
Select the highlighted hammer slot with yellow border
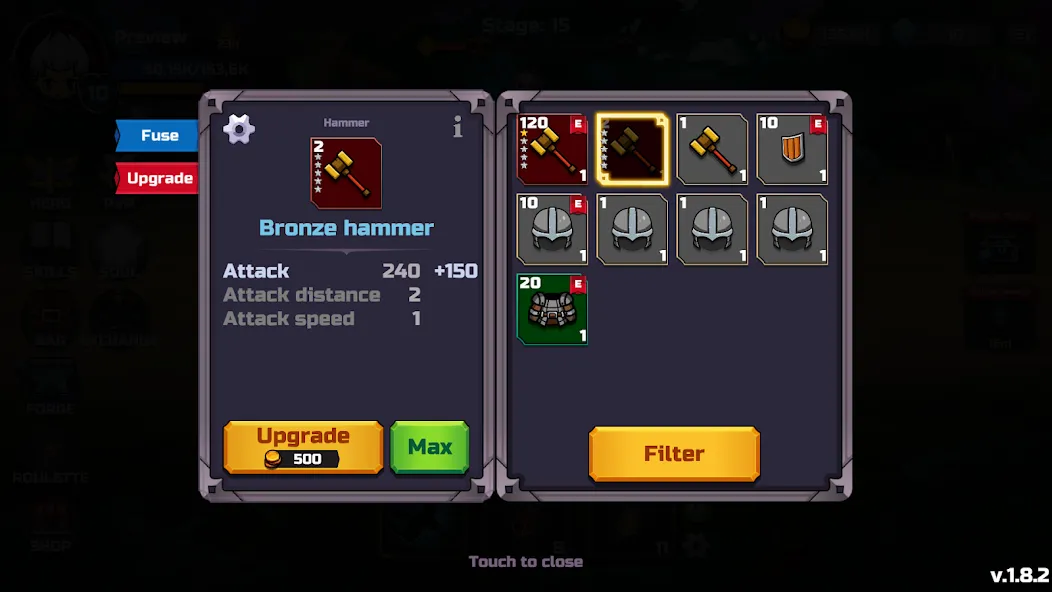[632, 150]
